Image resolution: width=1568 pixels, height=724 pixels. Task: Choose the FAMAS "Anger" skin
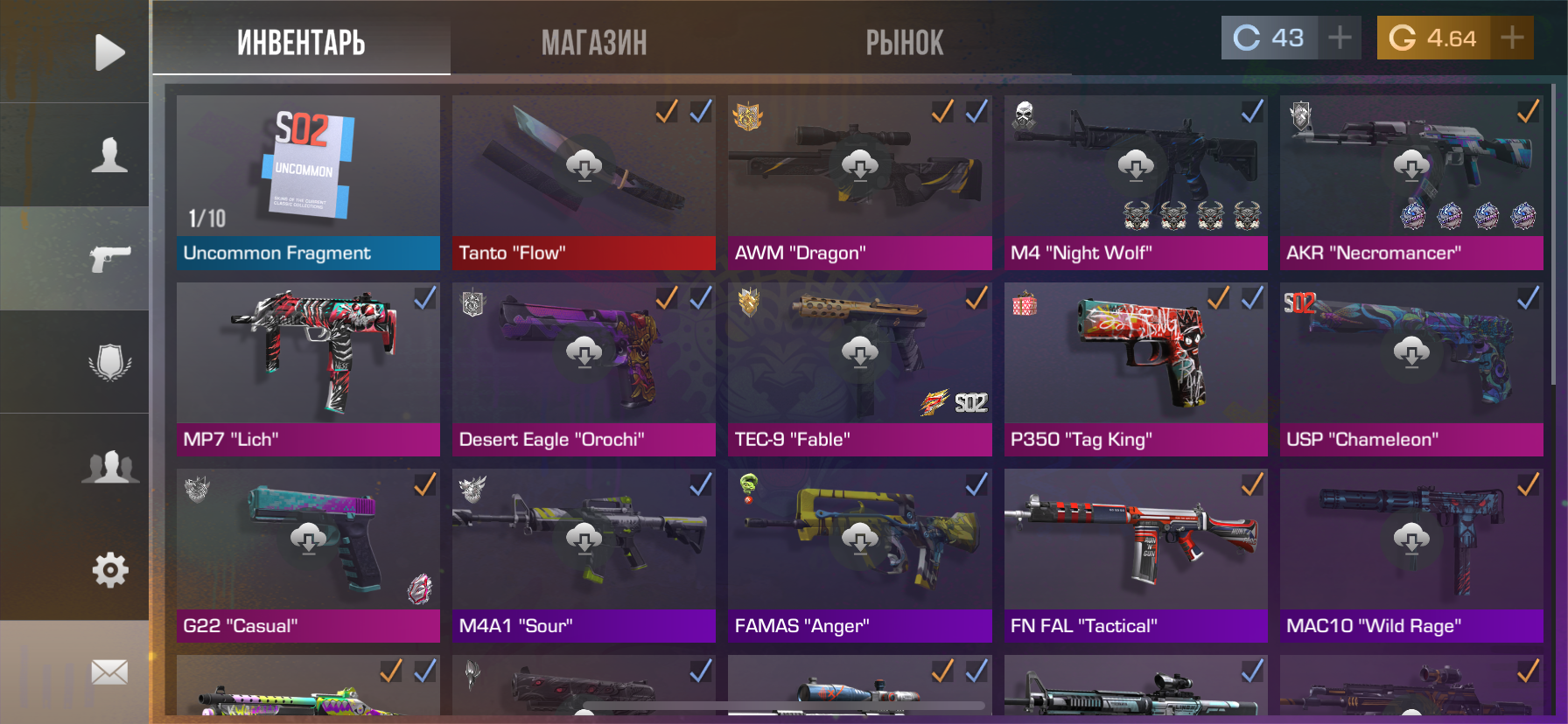(859, 554)
